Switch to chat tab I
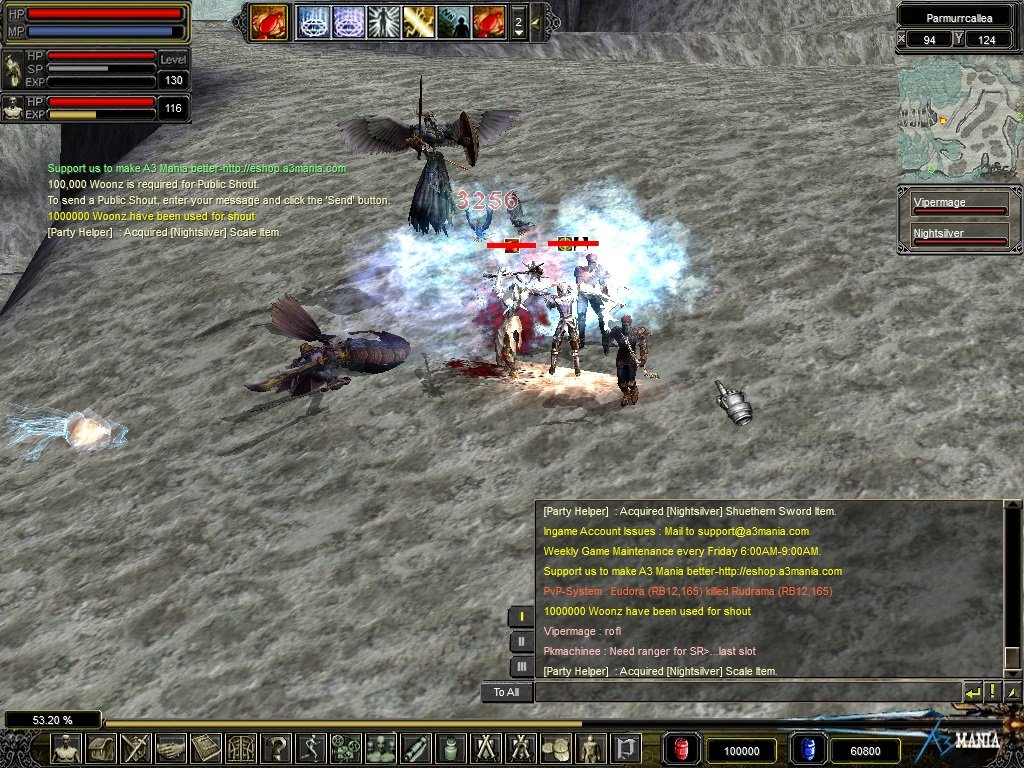Image resolution: width=1024 pixels, height=768 pixels. click(x=521, y=617)
